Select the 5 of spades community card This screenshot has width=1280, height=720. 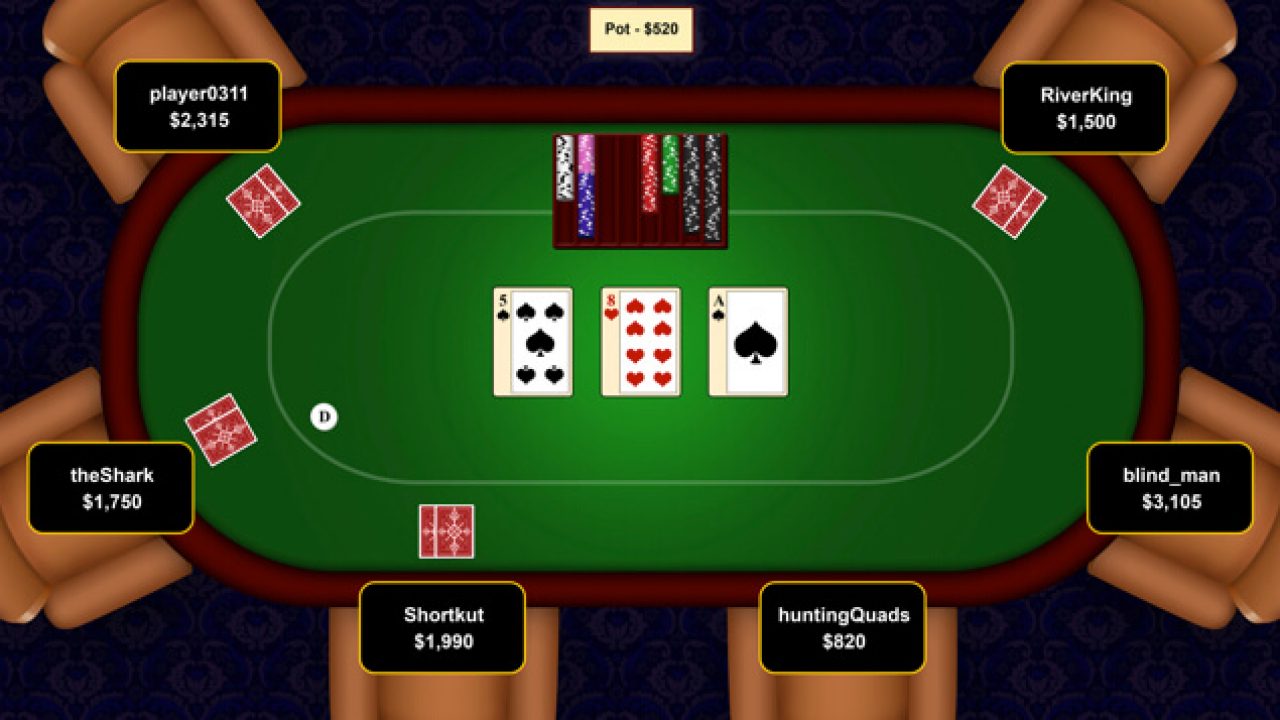[x=531, y=340]
